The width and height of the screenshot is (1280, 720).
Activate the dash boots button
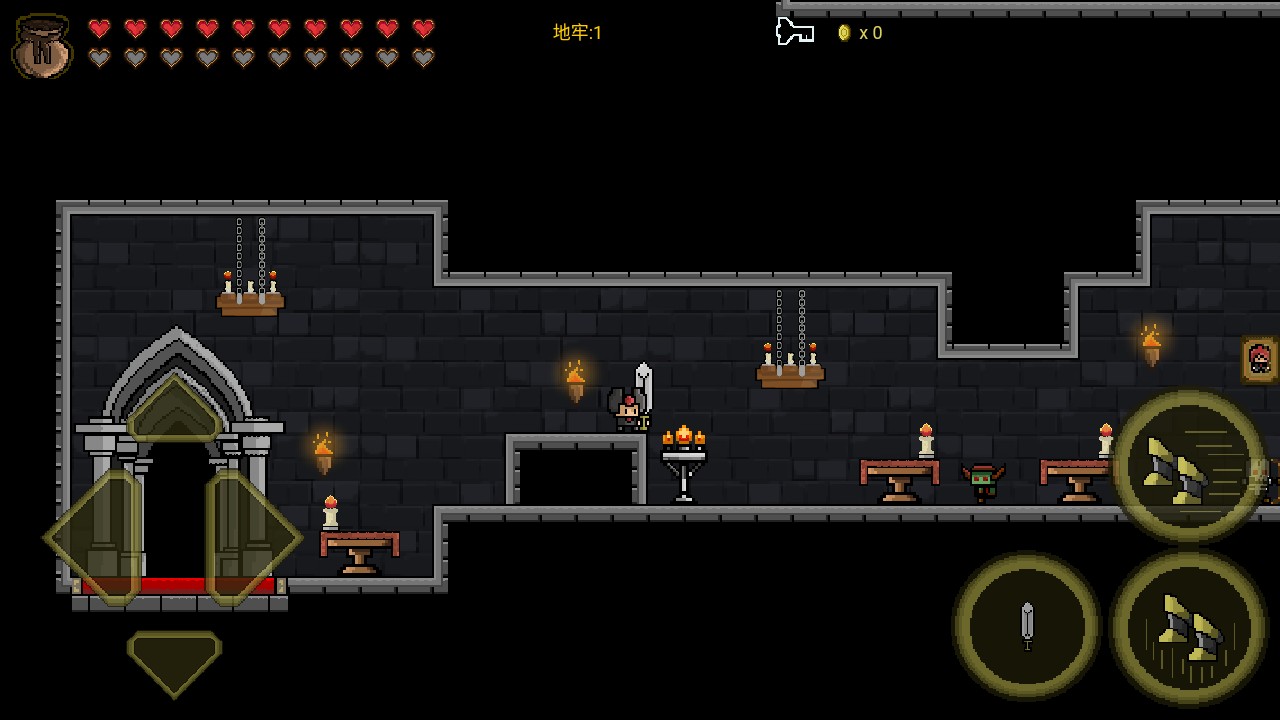[1188, 466]
